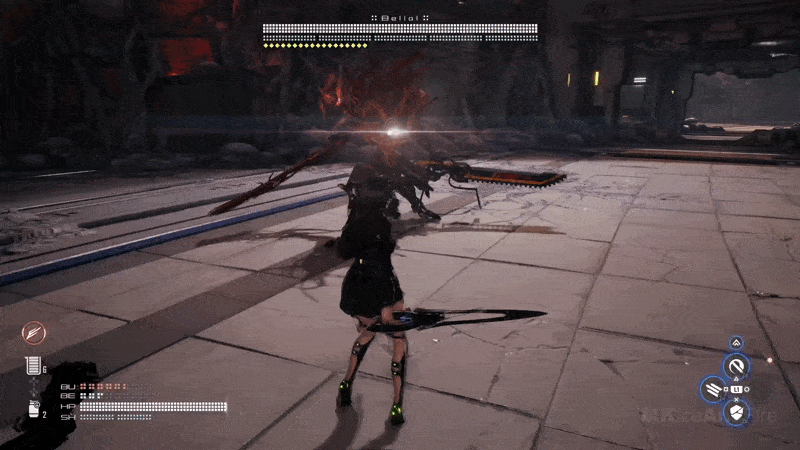Select the grenade canister consumable
Screen dimensions: 800x450
[x=34, y=409]
